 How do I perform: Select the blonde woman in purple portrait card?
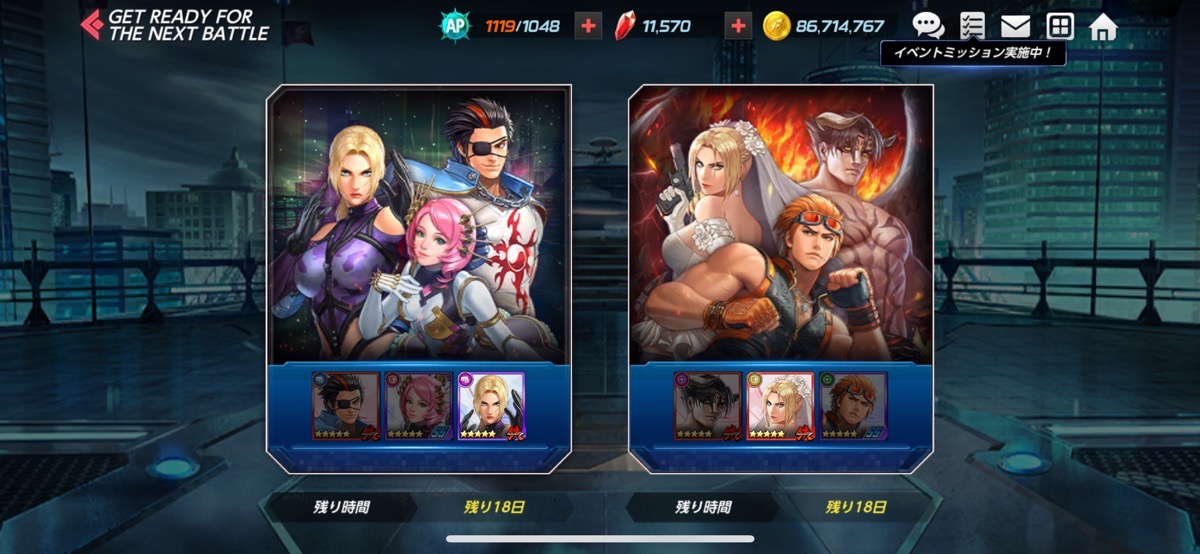491,406
